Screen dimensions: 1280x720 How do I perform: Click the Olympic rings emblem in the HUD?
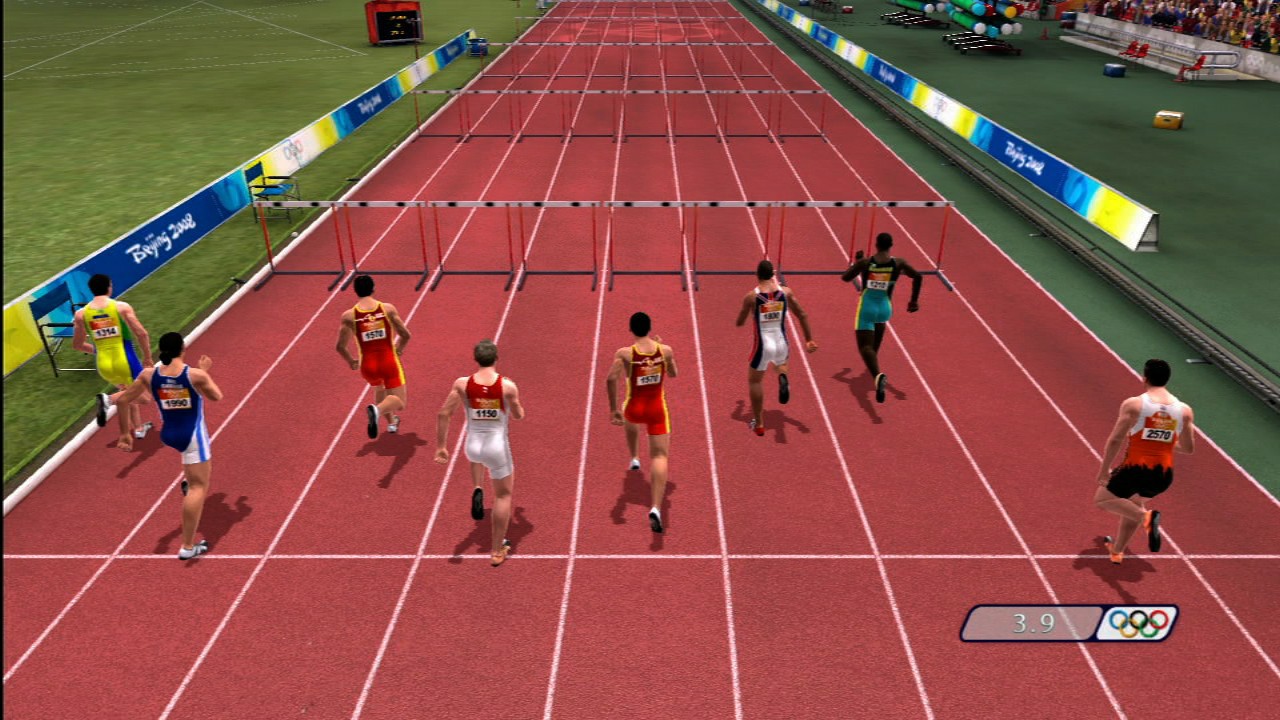click(1139, 624)
